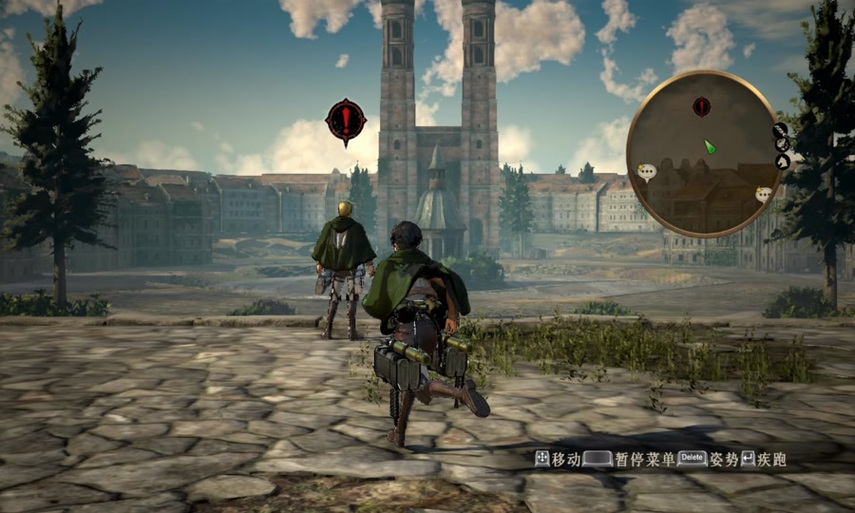Open the circular minimap
The height and width of the screenshot is (513, 855).
[x=703, y=153]
